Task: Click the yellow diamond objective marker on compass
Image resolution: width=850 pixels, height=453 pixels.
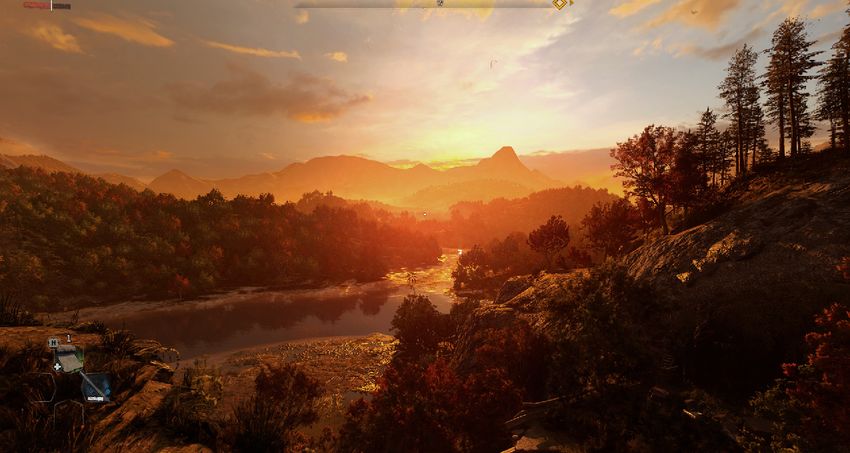Action: (x=560, y=4)
